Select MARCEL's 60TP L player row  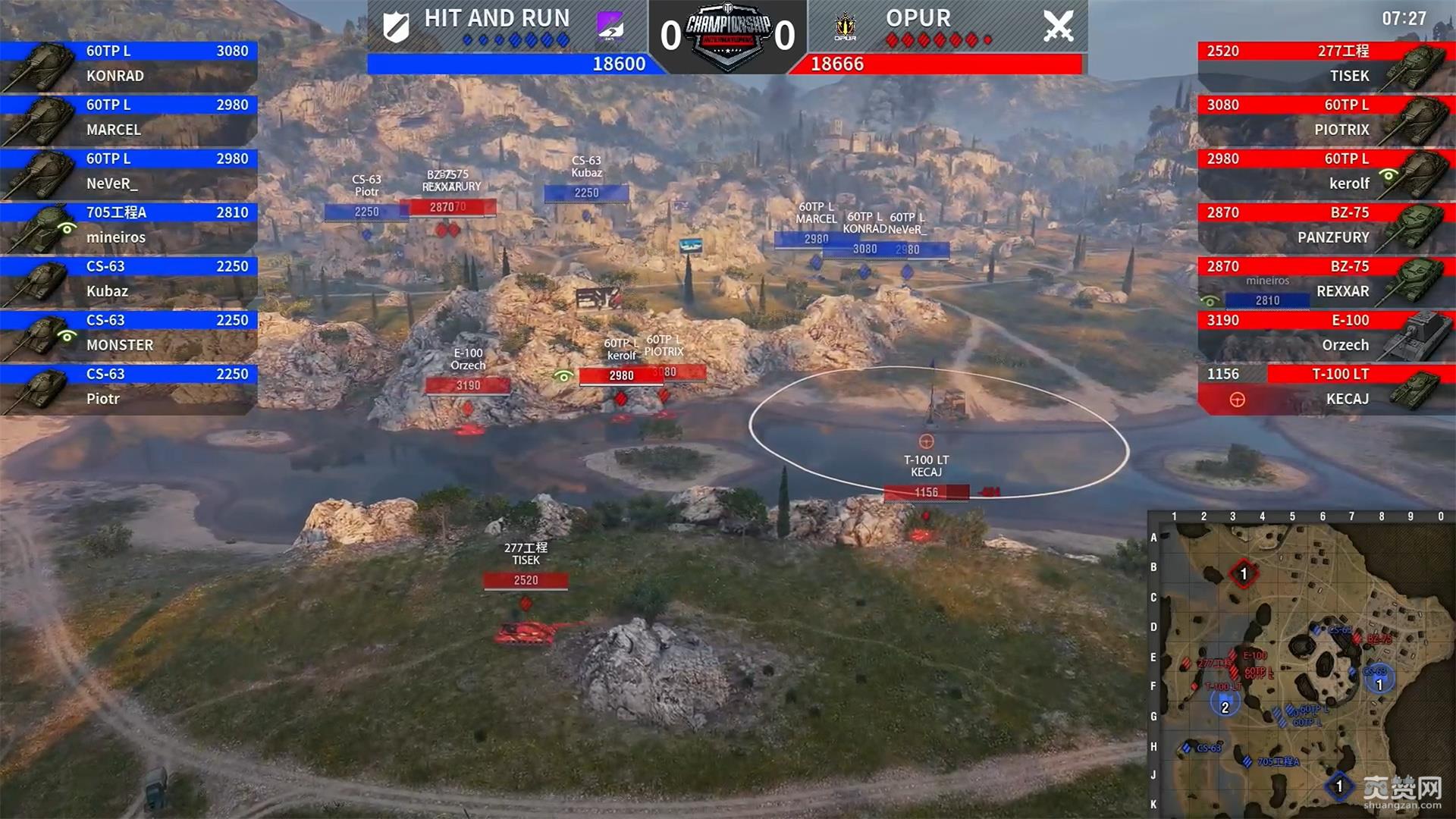pyautogui.click(x=129, y=118)
